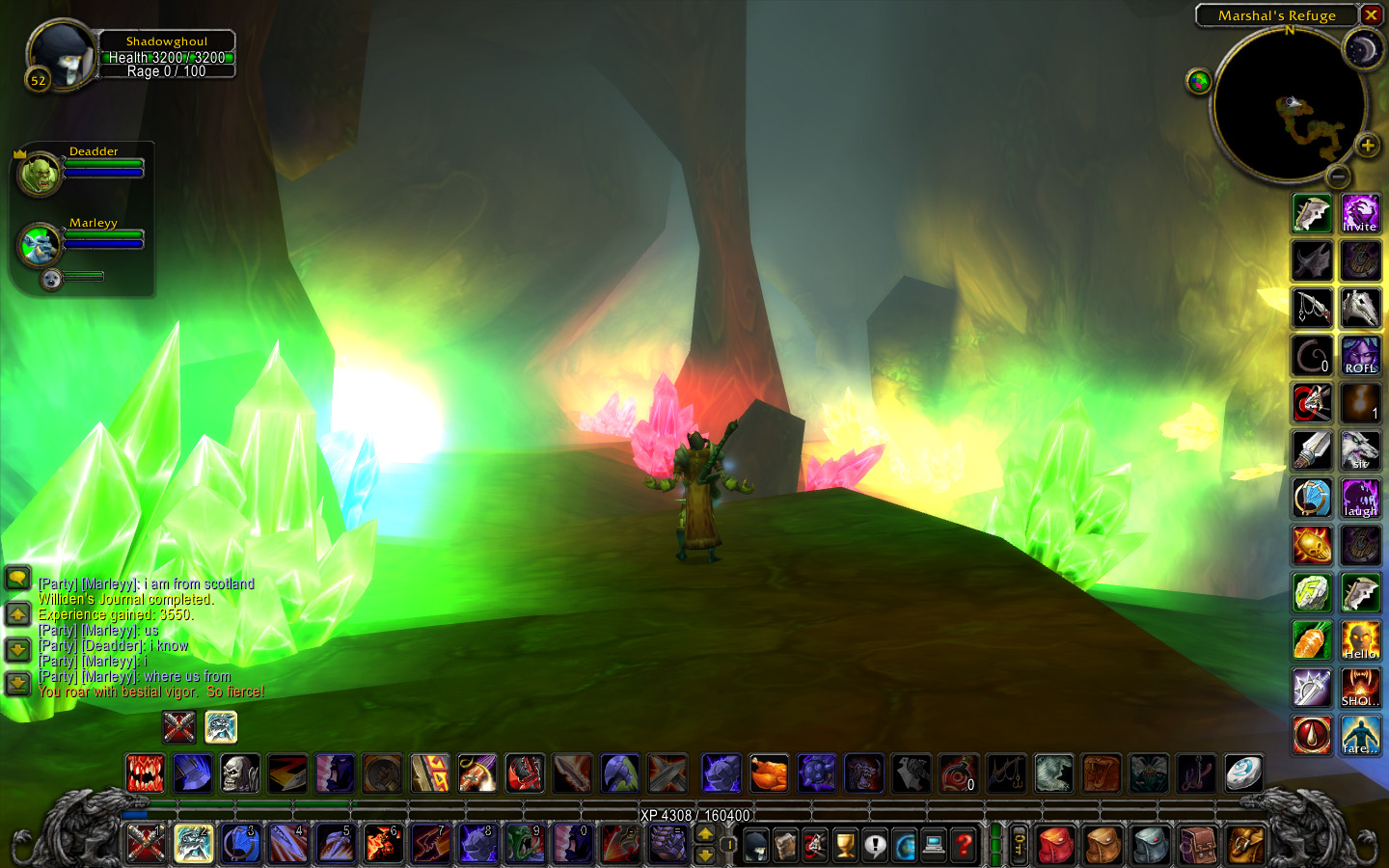Open the trophy cup micro menu button

845,846
